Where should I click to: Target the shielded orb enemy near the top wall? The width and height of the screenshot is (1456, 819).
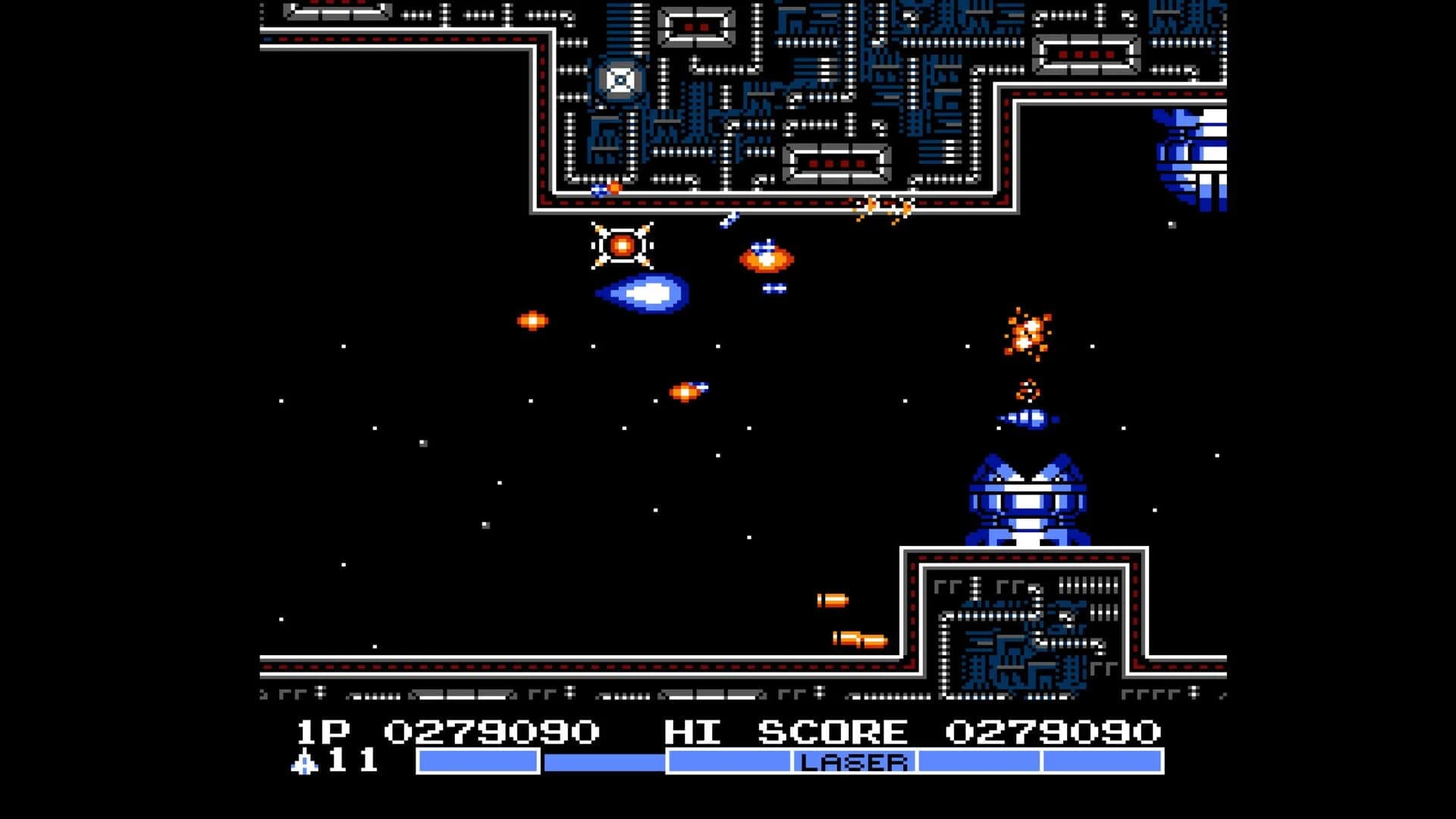tap(622, 246)
